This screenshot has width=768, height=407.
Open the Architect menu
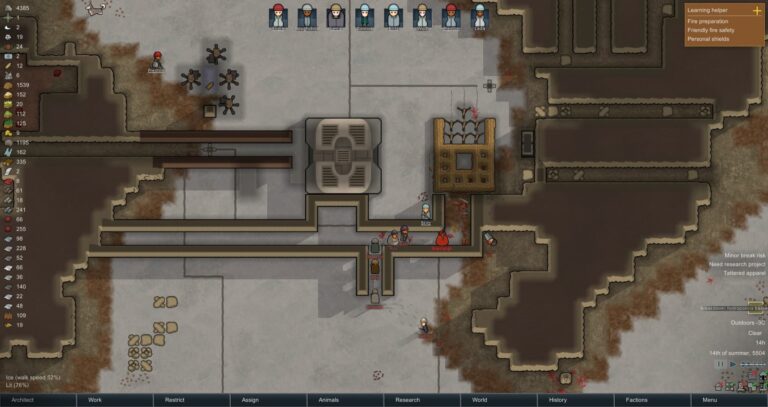(24, 400)
